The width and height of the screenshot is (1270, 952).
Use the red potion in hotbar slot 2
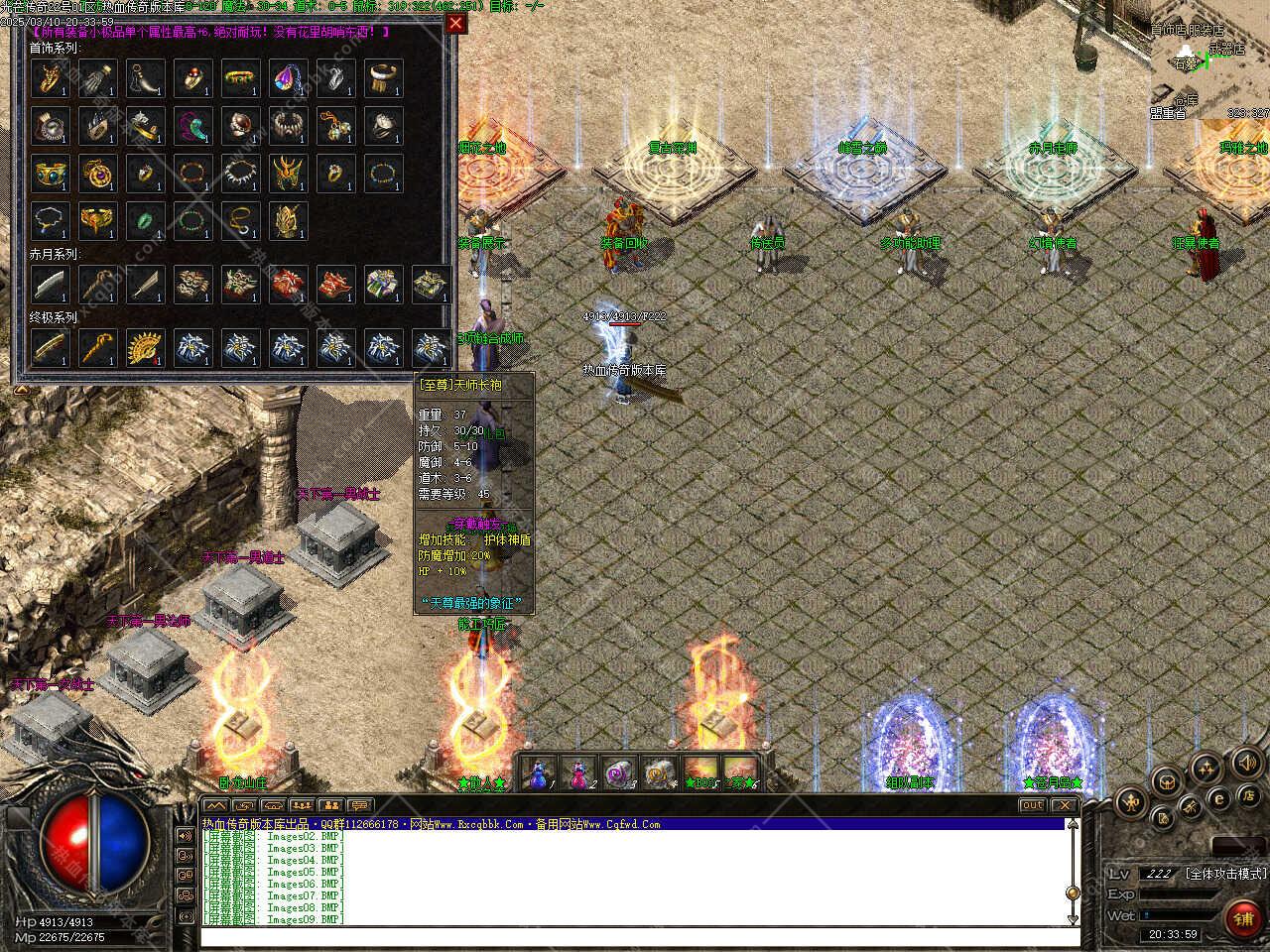coord(576,772)
